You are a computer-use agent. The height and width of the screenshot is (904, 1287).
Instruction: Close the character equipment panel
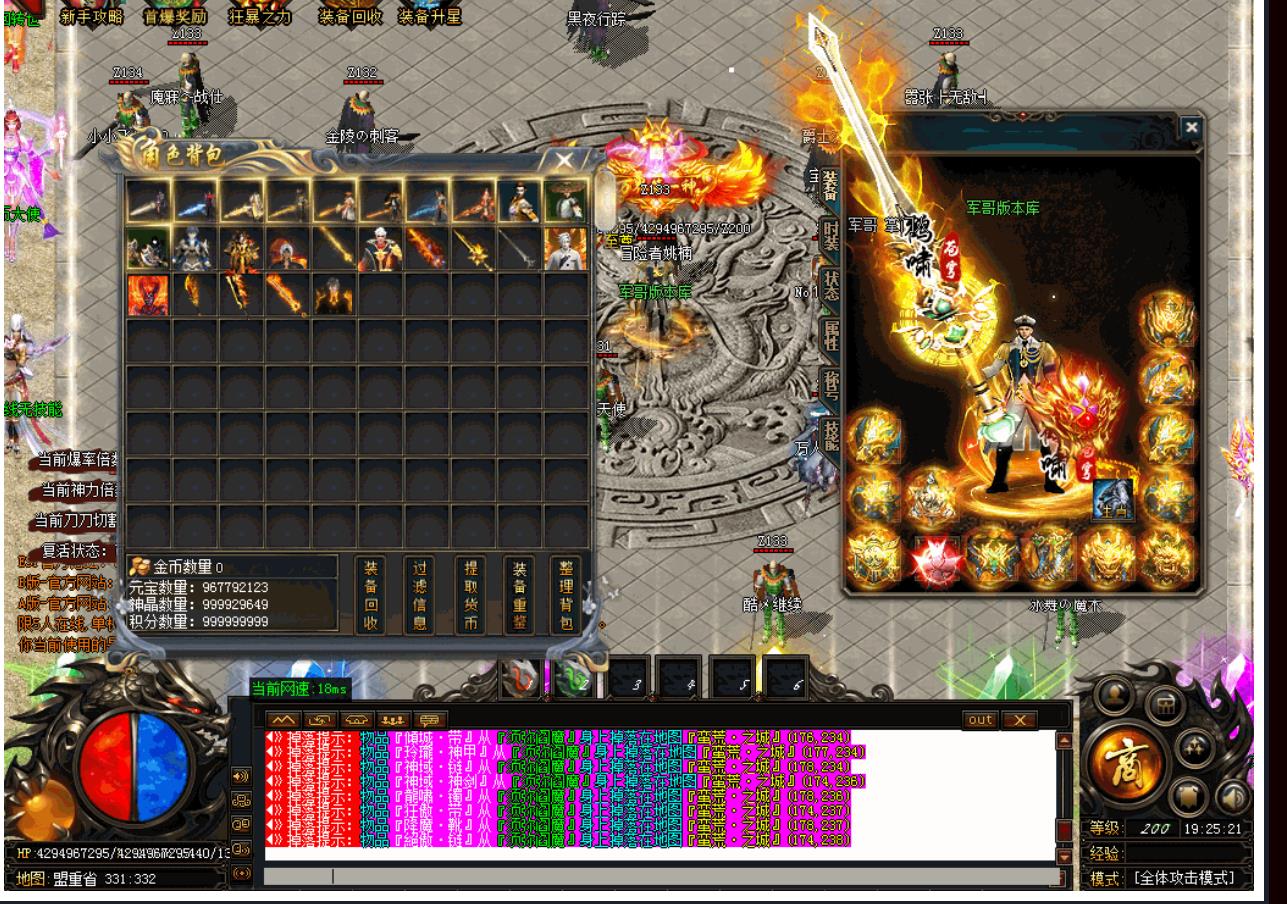click(1190, 127)
